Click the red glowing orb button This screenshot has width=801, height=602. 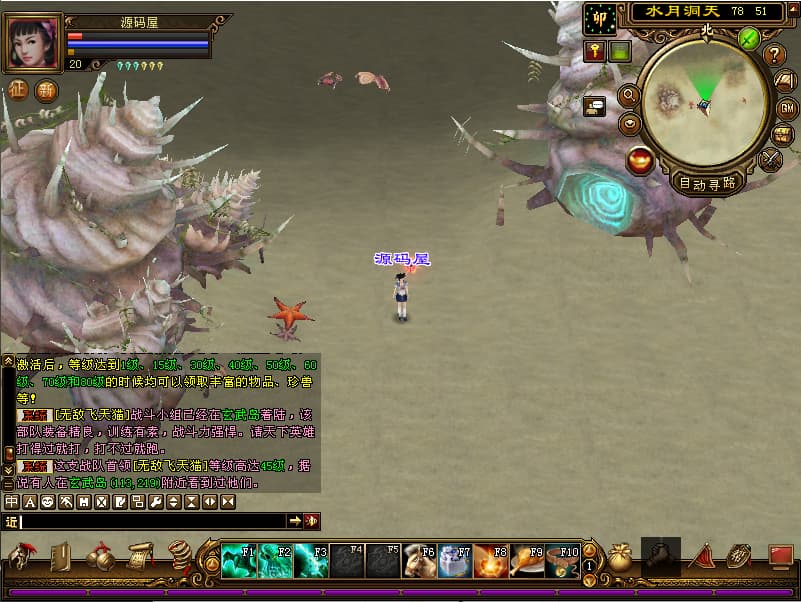(x=640, y=160)
